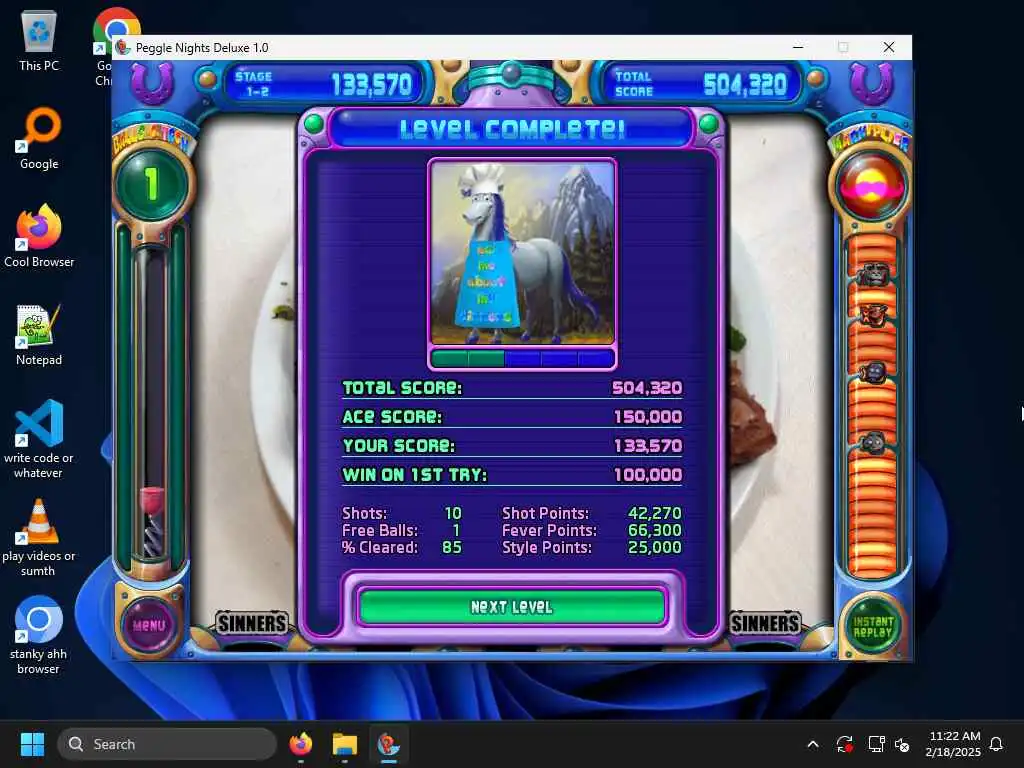Continue to the Next Level
The image size is (1024, 768).
pos(511,607)
